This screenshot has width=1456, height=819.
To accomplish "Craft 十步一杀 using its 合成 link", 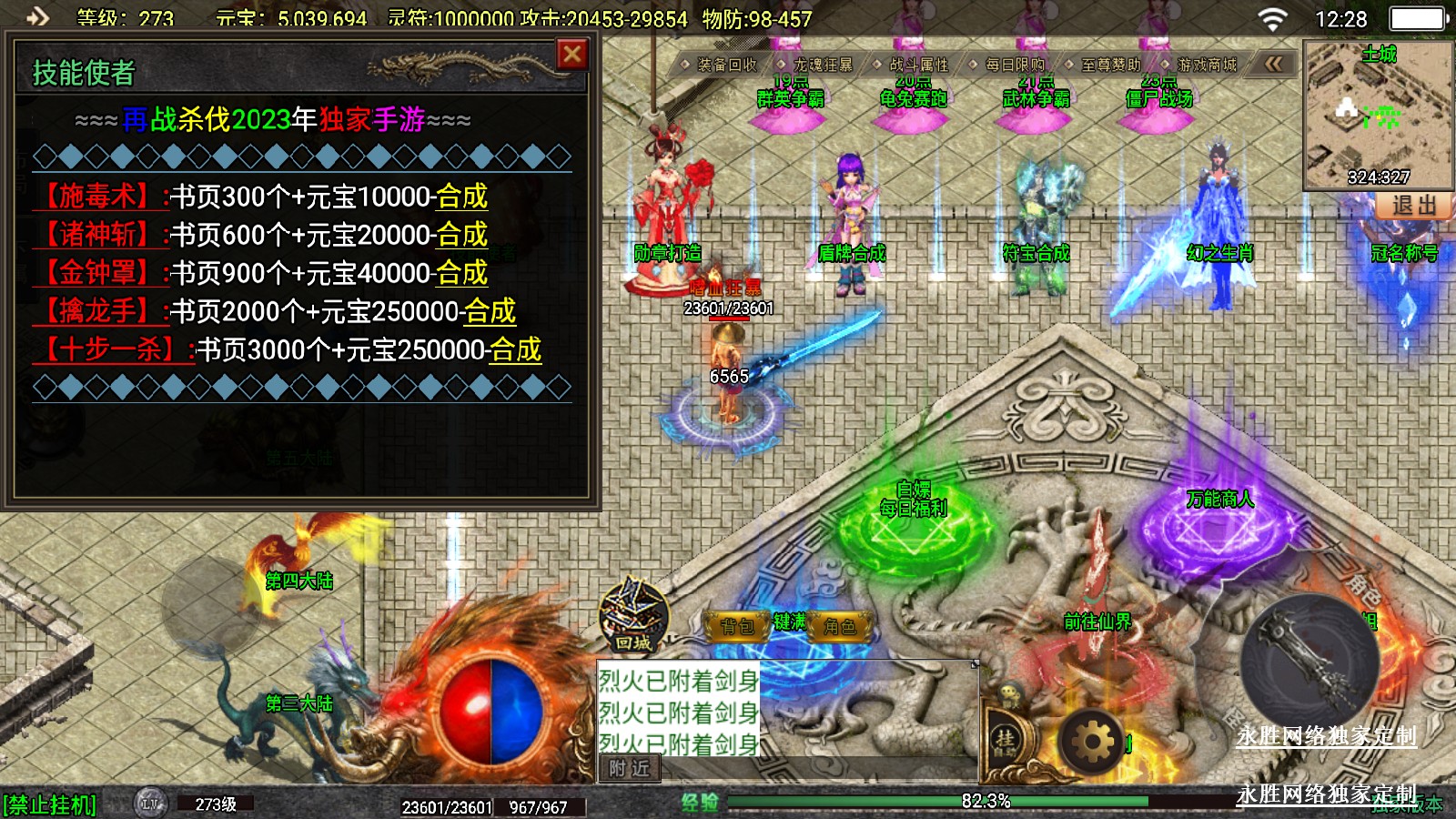I will click(515, 349).
